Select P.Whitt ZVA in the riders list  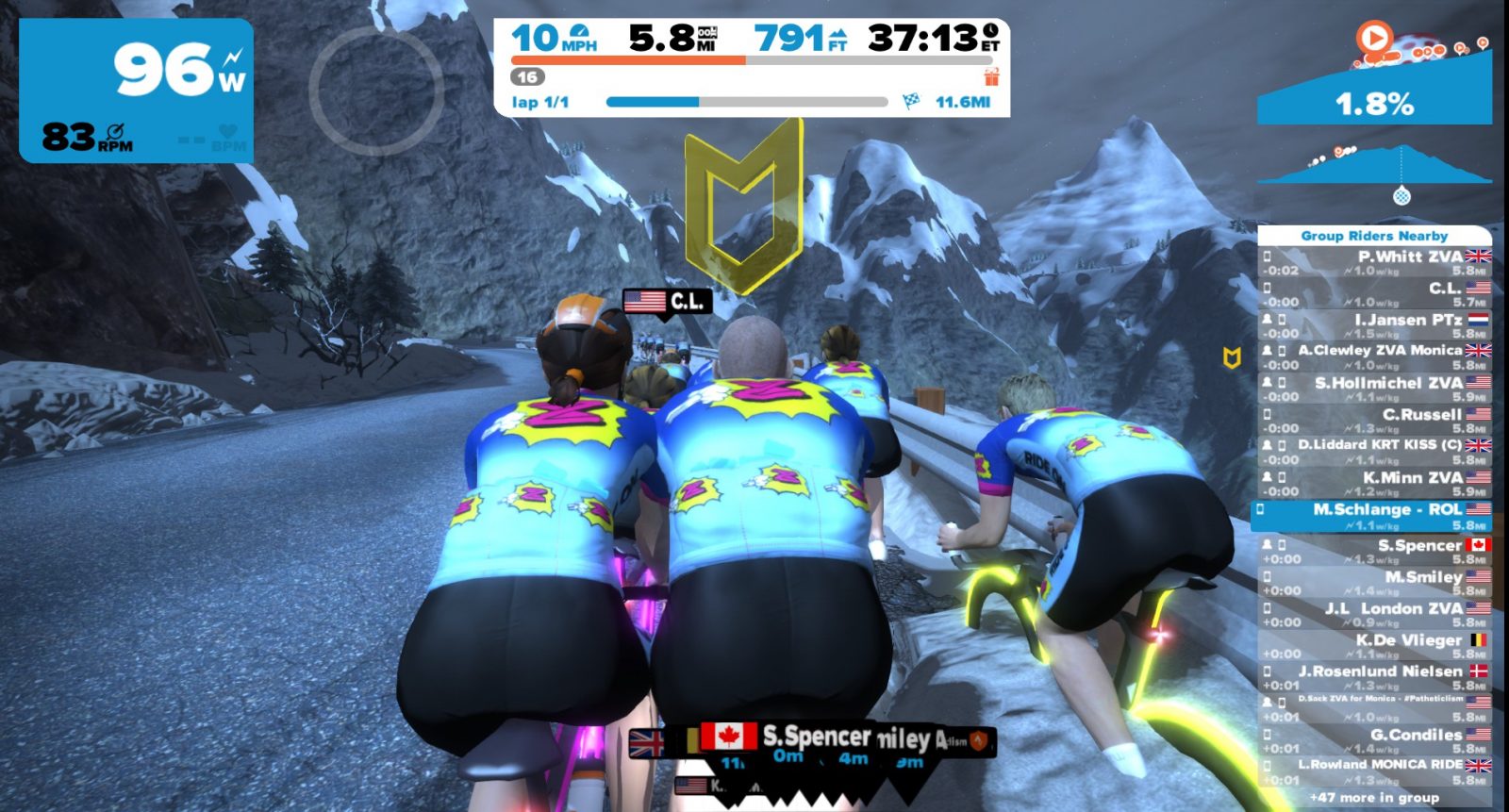1374,262
